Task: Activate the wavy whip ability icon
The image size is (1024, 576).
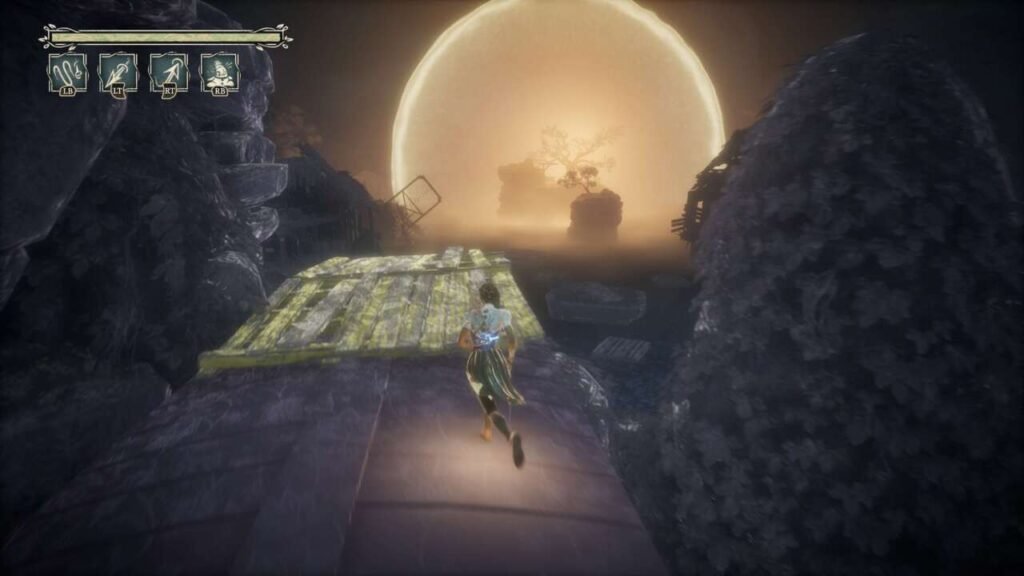Action: 68,73
